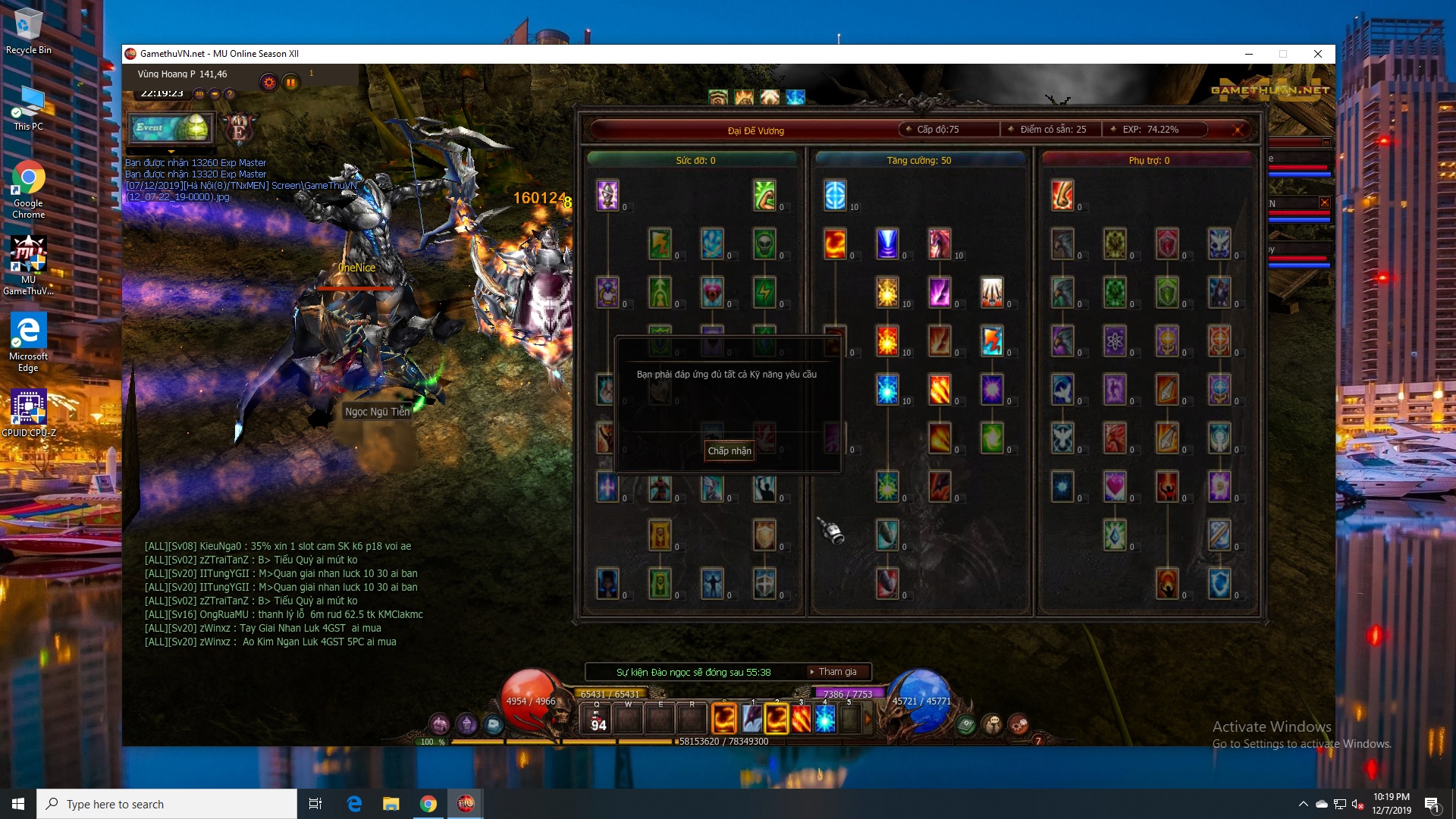Click the E crest emblem icon
The height and width of the screenshot is (819, 1456).
(x=240, y=130)
